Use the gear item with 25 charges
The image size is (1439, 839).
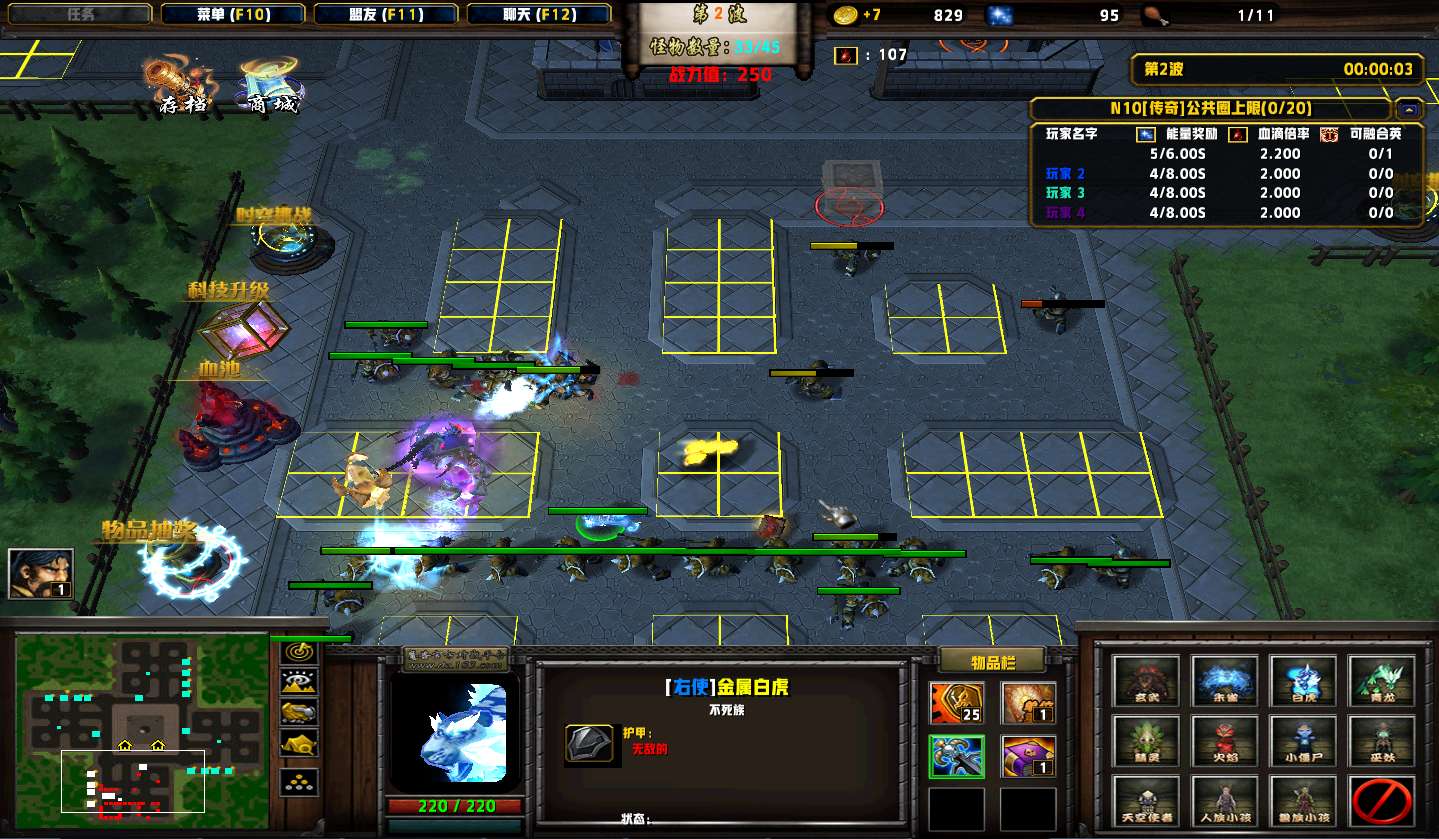point(956,703)
